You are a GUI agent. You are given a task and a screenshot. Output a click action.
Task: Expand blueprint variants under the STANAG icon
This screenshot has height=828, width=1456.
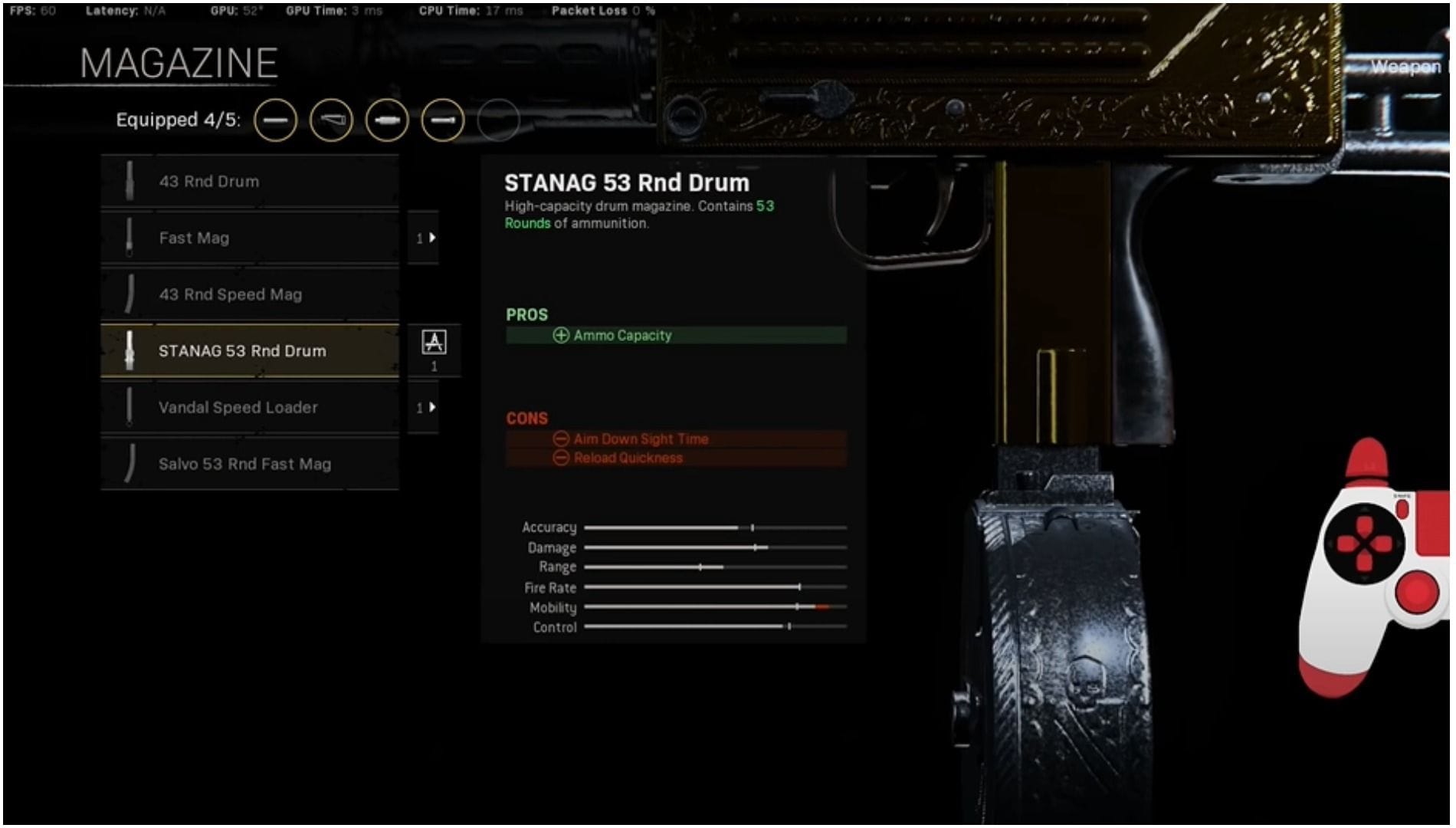[x=433, y=366]
